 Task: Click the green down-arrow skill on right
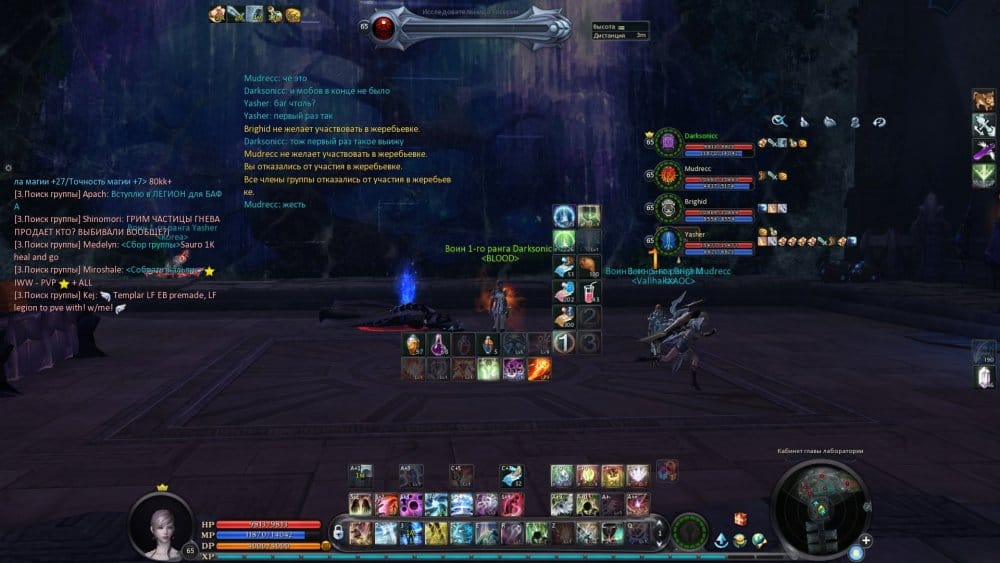[x=984, y=173]
